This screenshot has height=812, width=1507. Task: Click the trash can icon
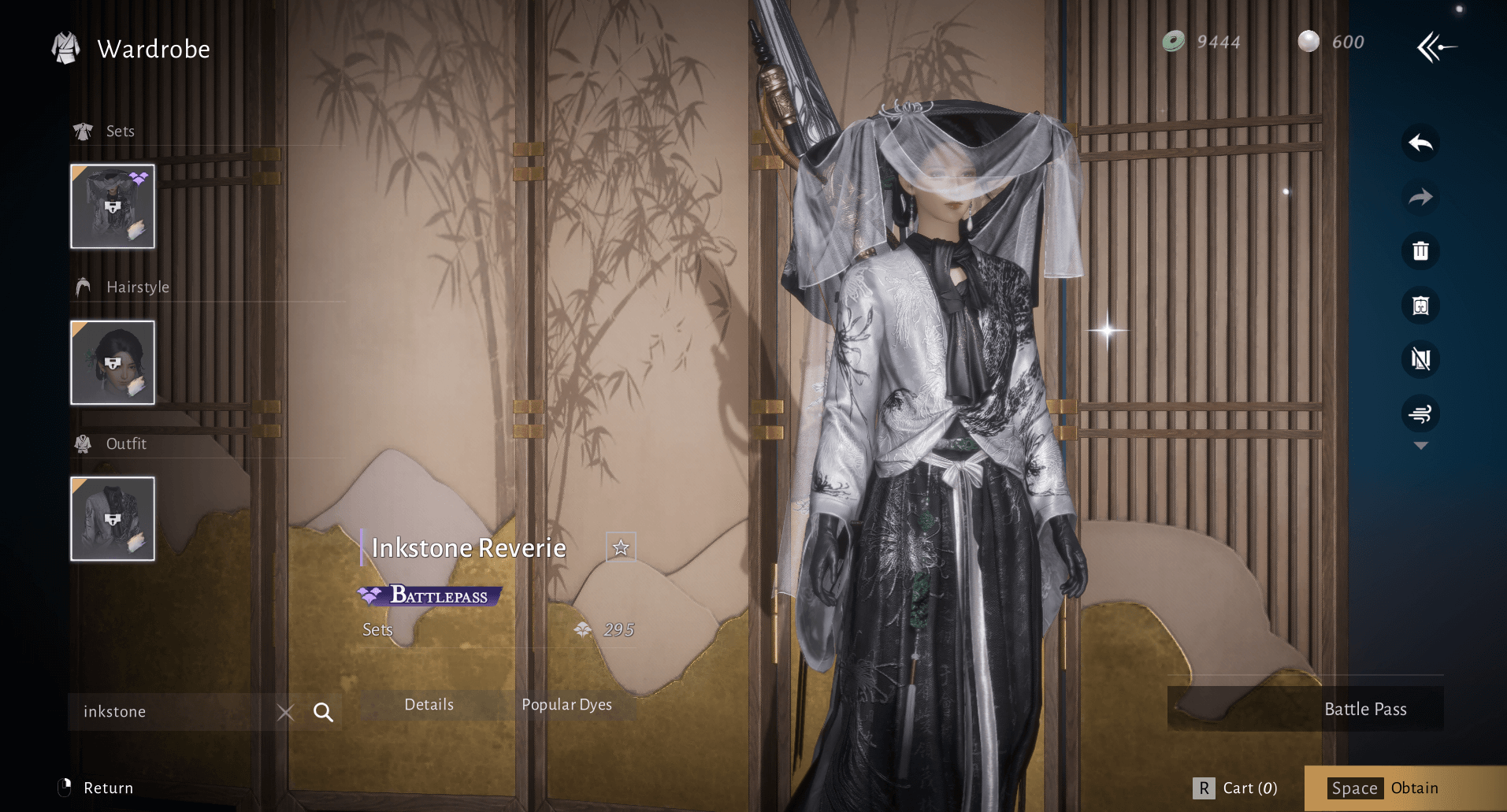[1420, 251]
